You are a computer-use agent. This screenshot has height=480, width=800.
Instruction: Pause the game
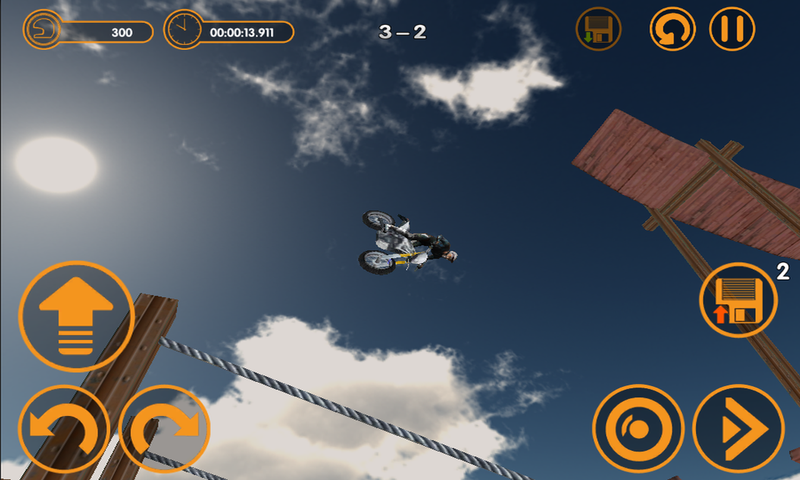pos(732,29)
